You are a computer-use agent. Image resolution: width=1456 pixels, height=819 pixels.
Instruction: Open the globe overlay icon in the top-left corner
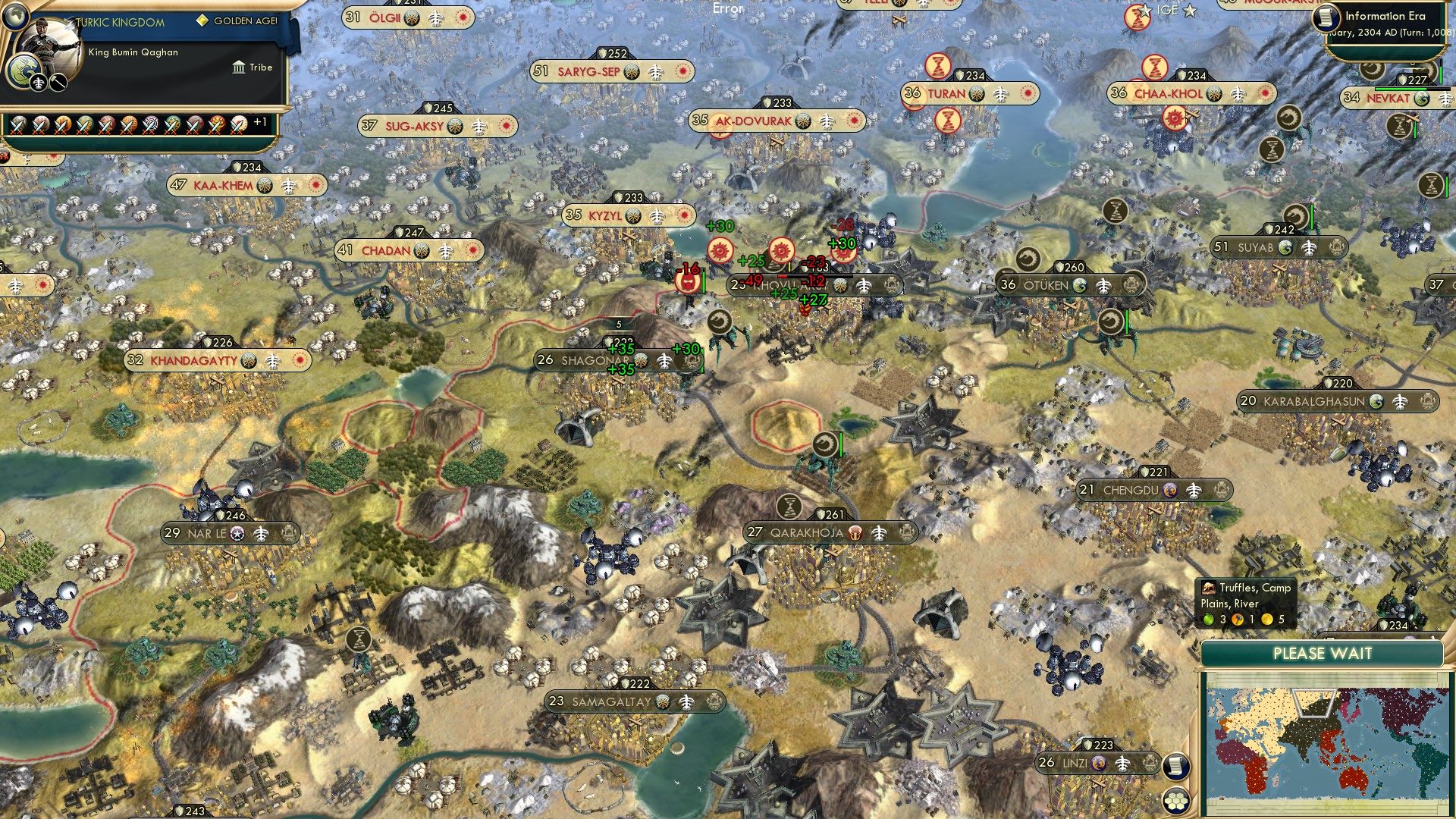[x=15, y=17]
